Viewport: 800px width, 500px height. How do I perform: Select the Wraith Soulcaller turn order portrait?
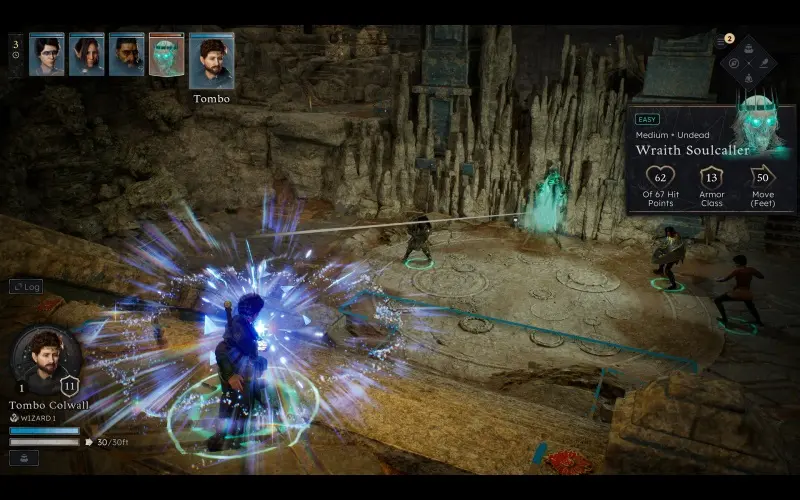point(166,55)
